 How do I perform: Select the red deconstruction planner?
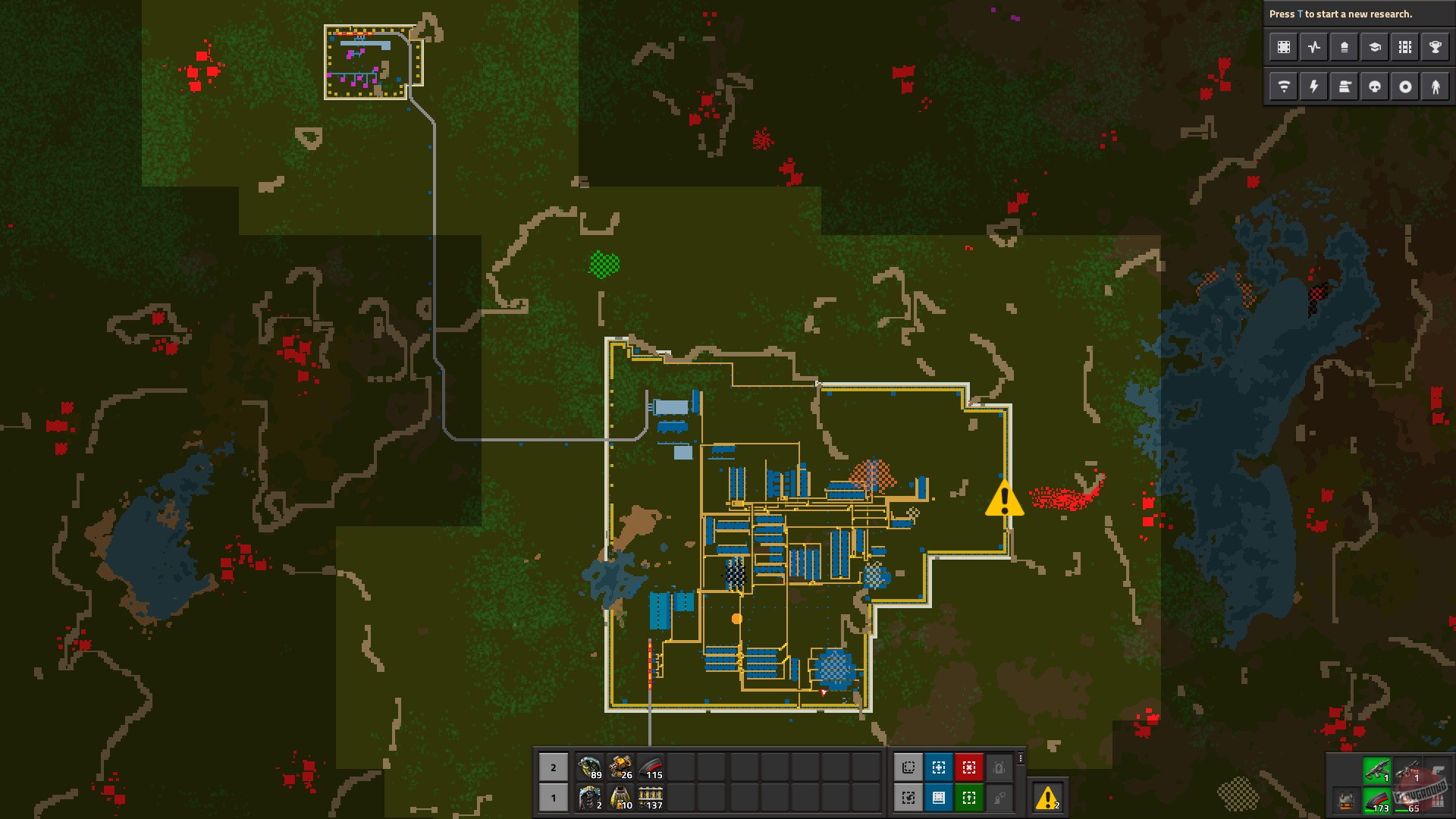pyautogui.click(x=969, y=767)
